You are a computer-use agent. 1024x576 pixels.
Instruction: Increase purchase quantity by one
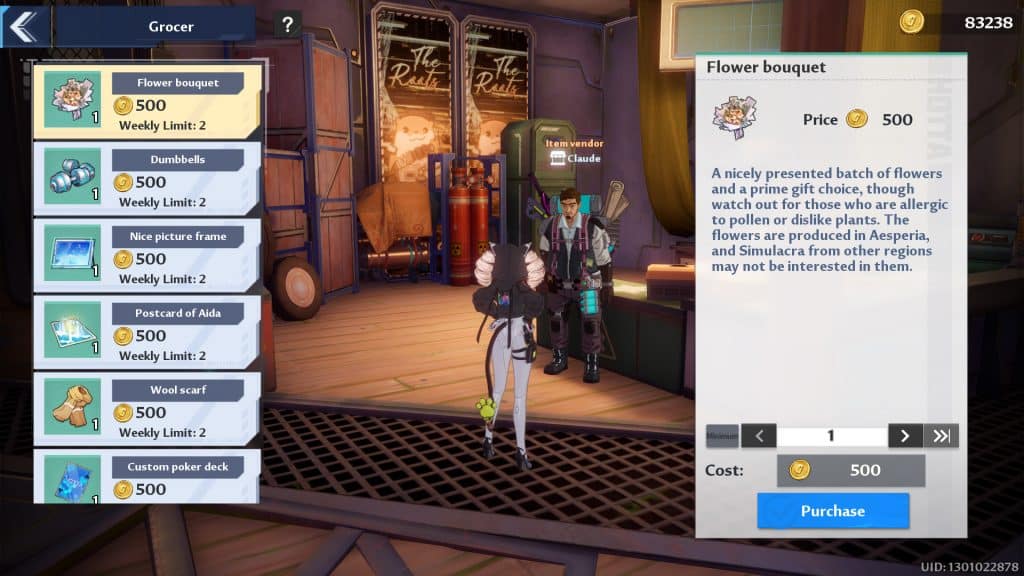click(x=905, y=436)
